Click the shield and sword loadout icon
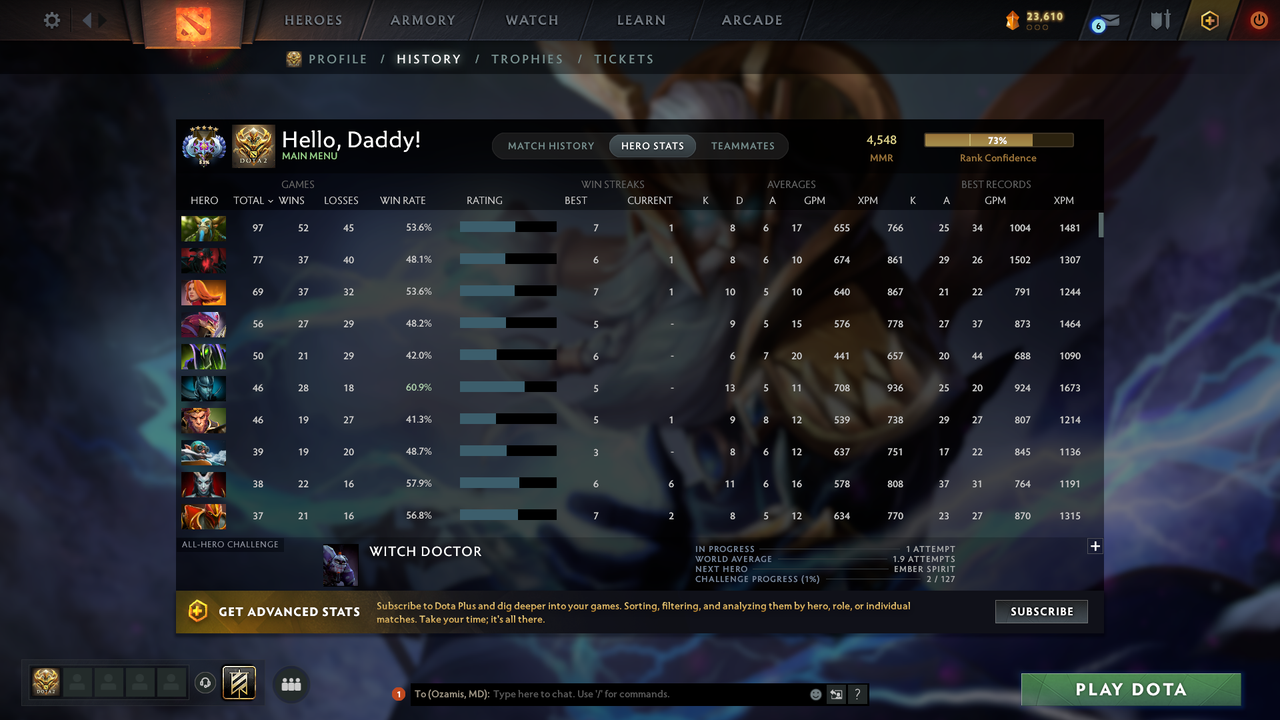 1159,19
